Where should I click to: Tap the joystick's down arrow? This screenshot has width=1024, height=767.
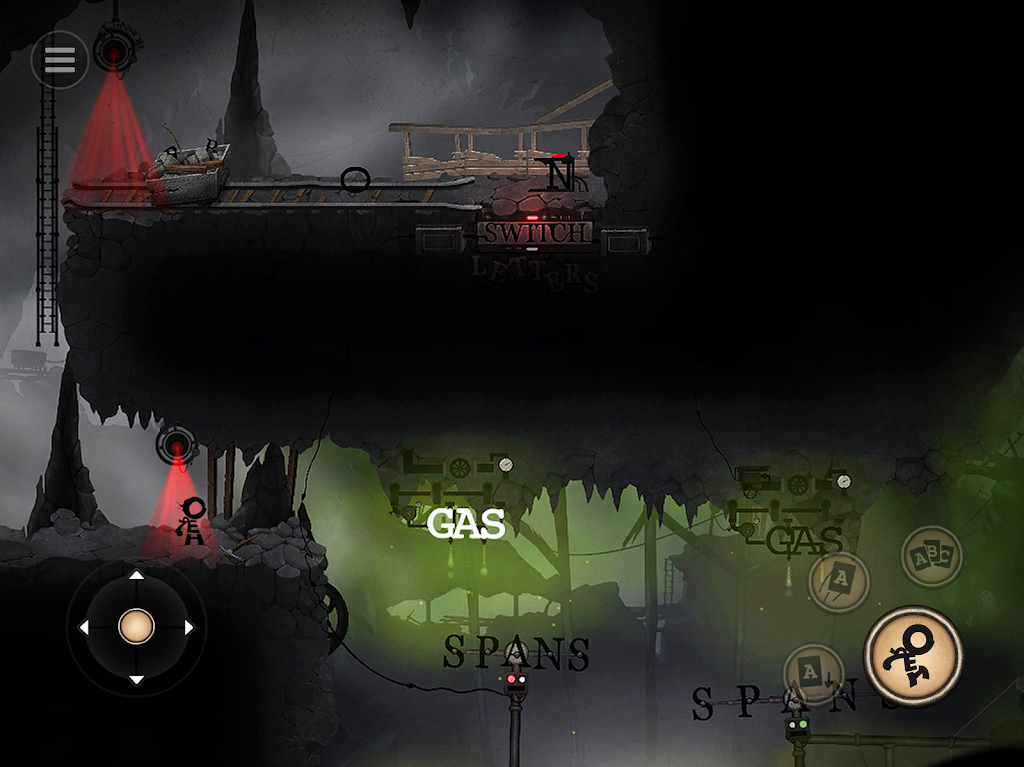point(136,680)
